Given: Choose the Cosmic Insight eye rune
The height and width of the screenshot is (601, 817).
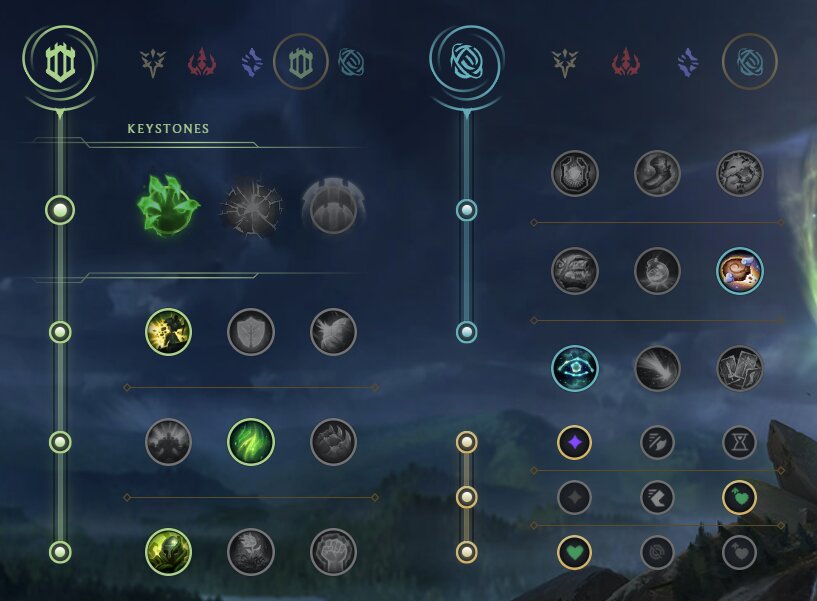Looking at the screenshot, I should [x=575, y=369].
